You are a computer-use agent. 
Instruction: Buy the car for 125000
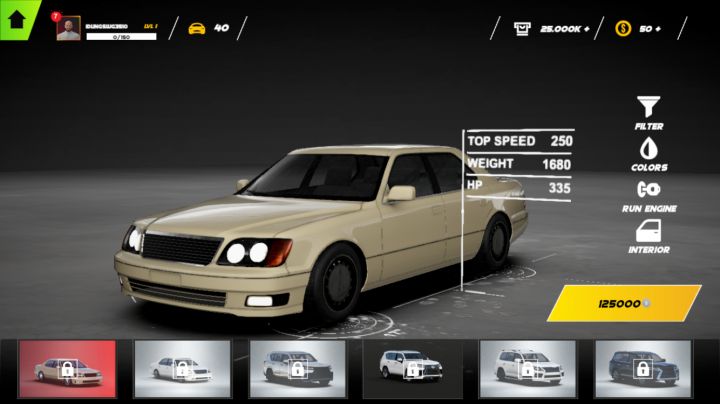coord(624,303)
